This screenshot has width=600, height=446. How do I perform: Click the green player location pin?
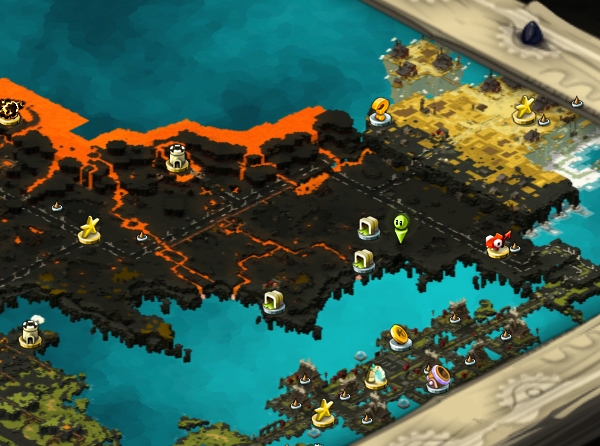click(x=401, y=229)
